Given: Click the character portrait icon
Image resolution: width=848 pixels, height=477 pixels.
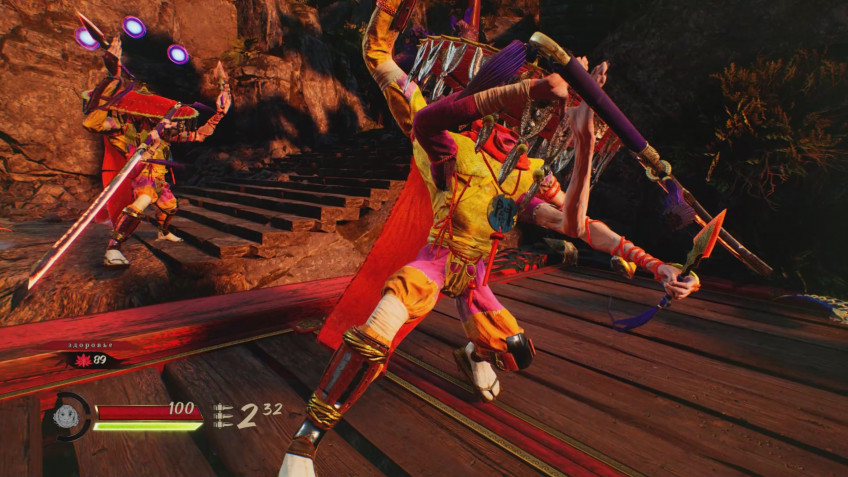Looking at the screenshot, I should tap(67, 416).
